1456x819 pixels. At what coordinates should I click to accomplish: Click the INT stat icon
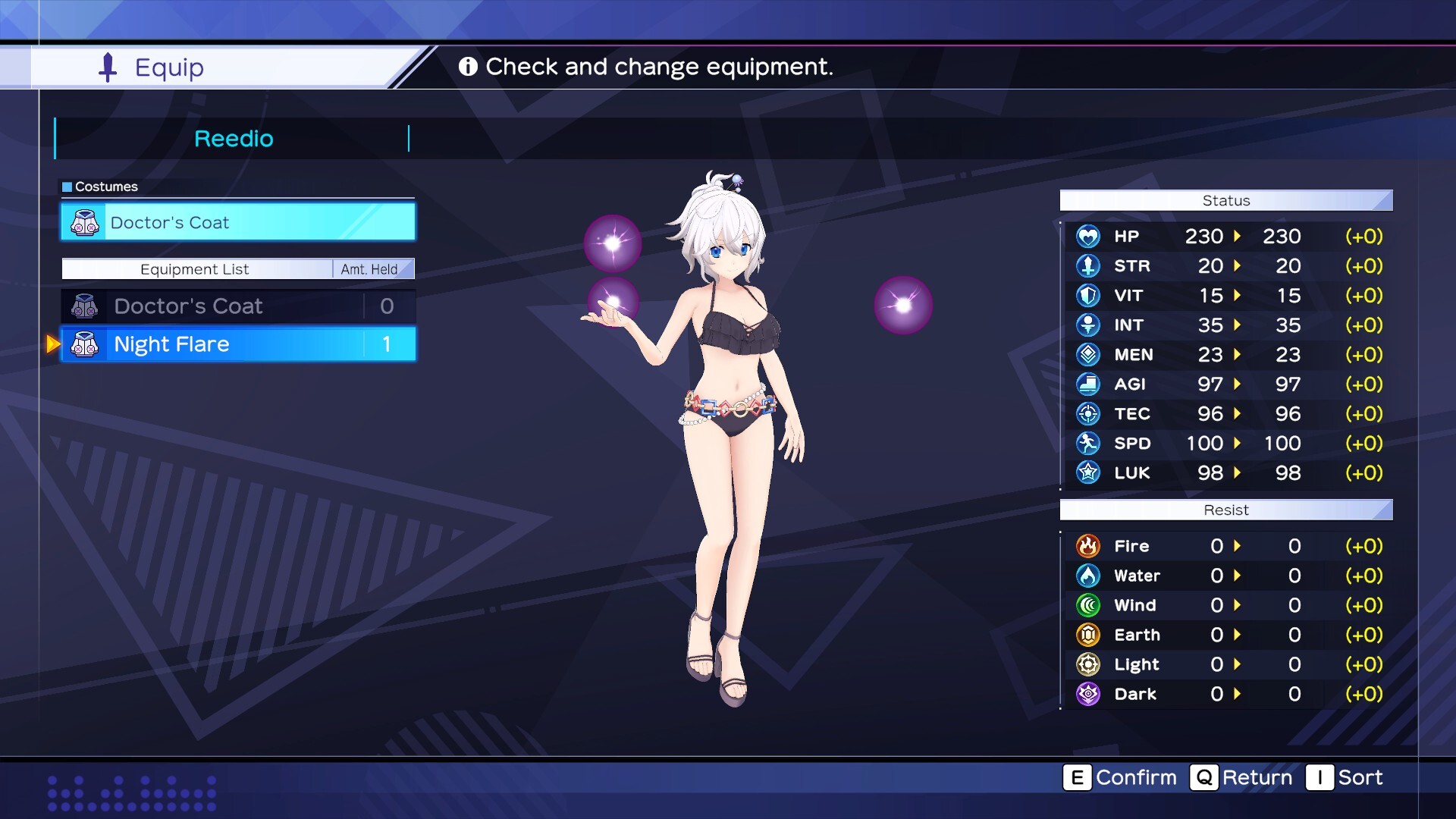point(1089,325)
